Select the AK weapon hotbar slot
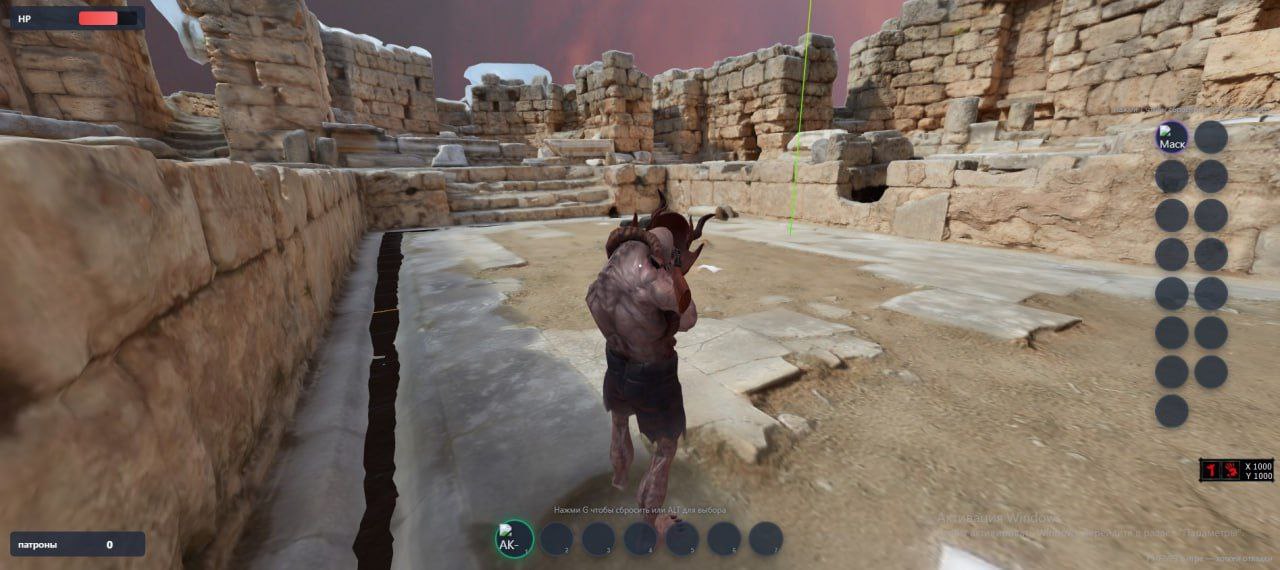Image resolution: width=1280 pixels, height=570 pixels. [x=514, y=539]
